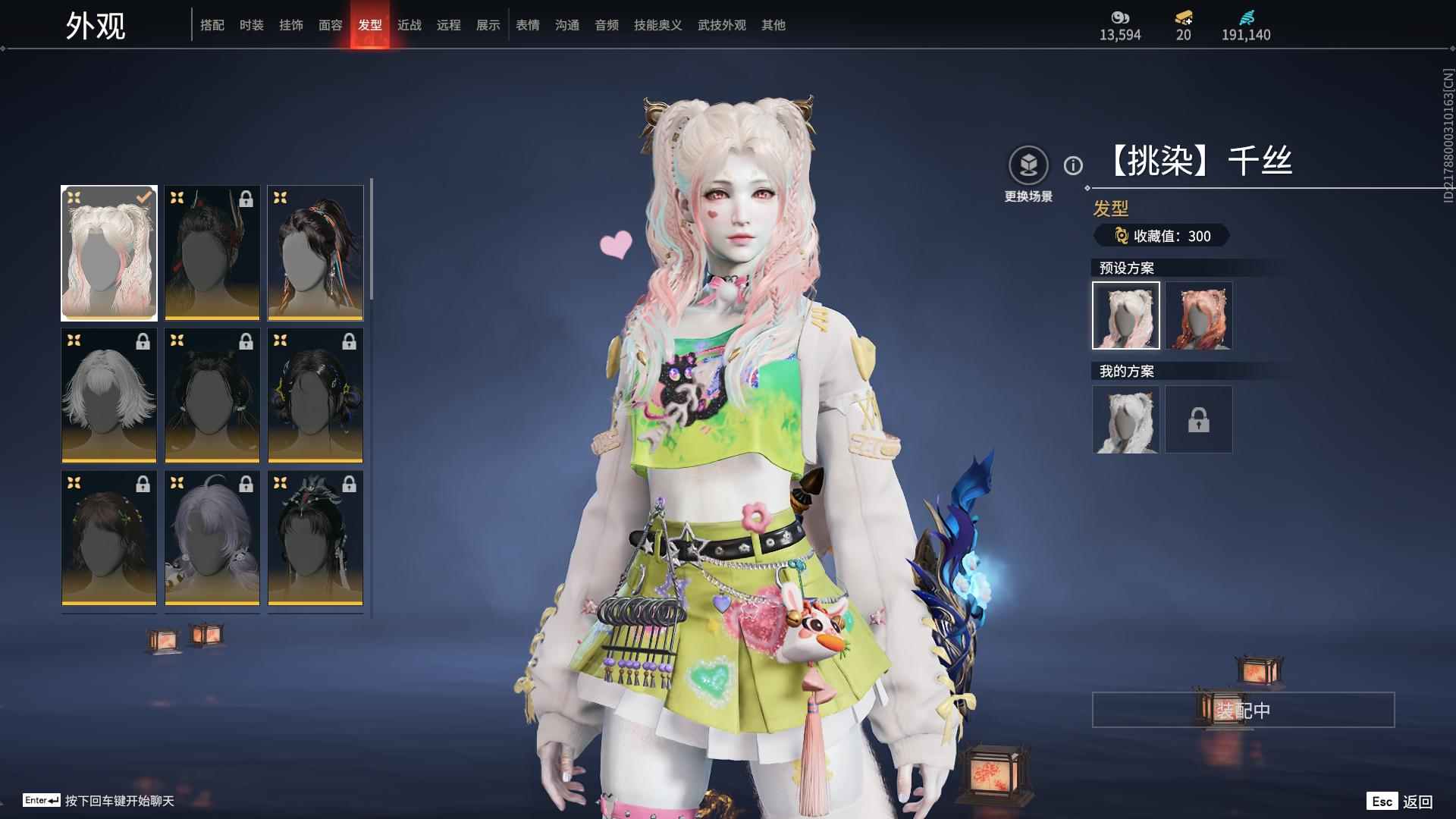Select the white-pink preset hair scheme

1126,315
